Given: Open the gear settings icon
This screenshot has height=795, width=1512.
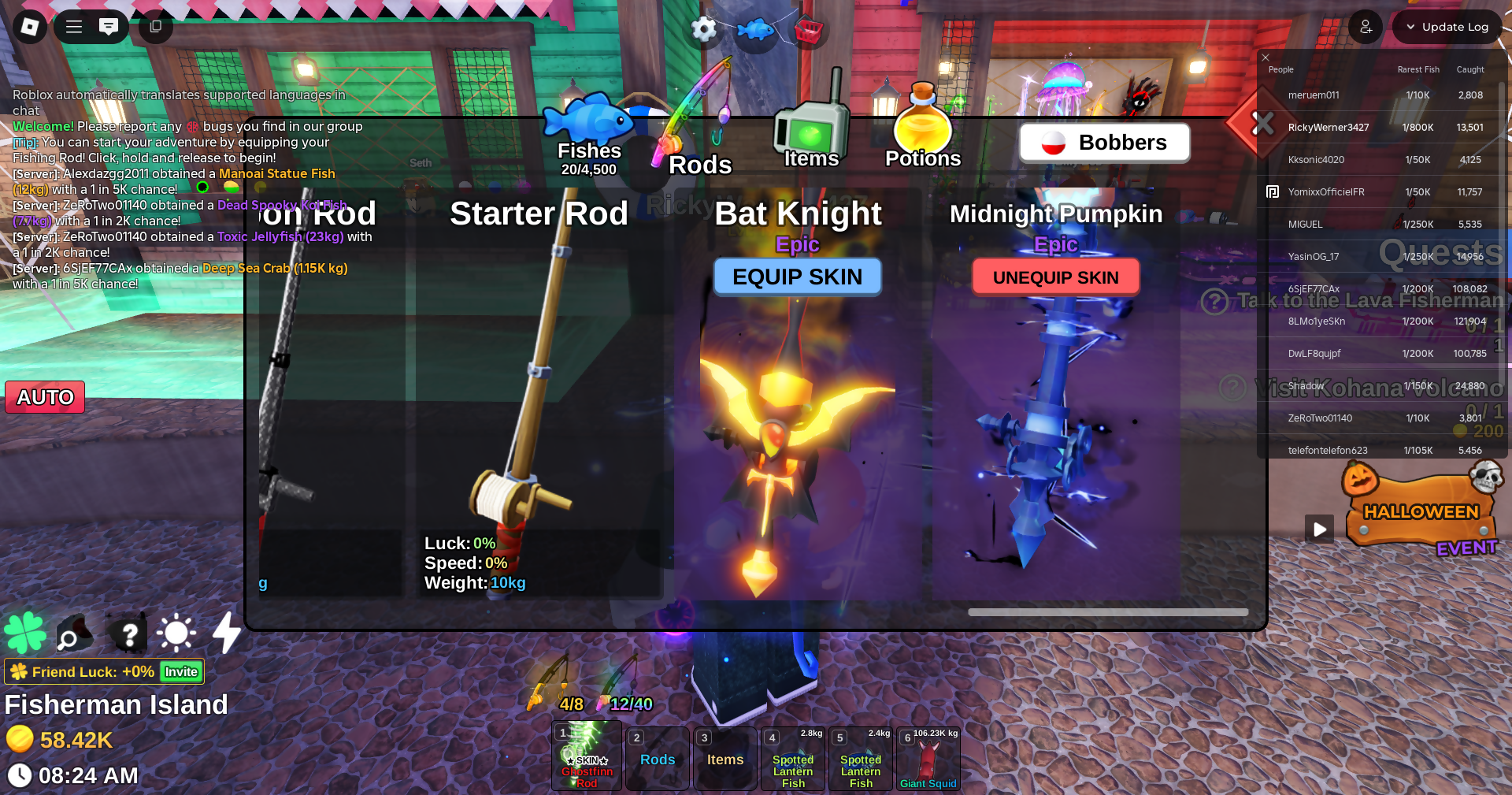Looking at the screenshot, I should click(x=703, y=30).
